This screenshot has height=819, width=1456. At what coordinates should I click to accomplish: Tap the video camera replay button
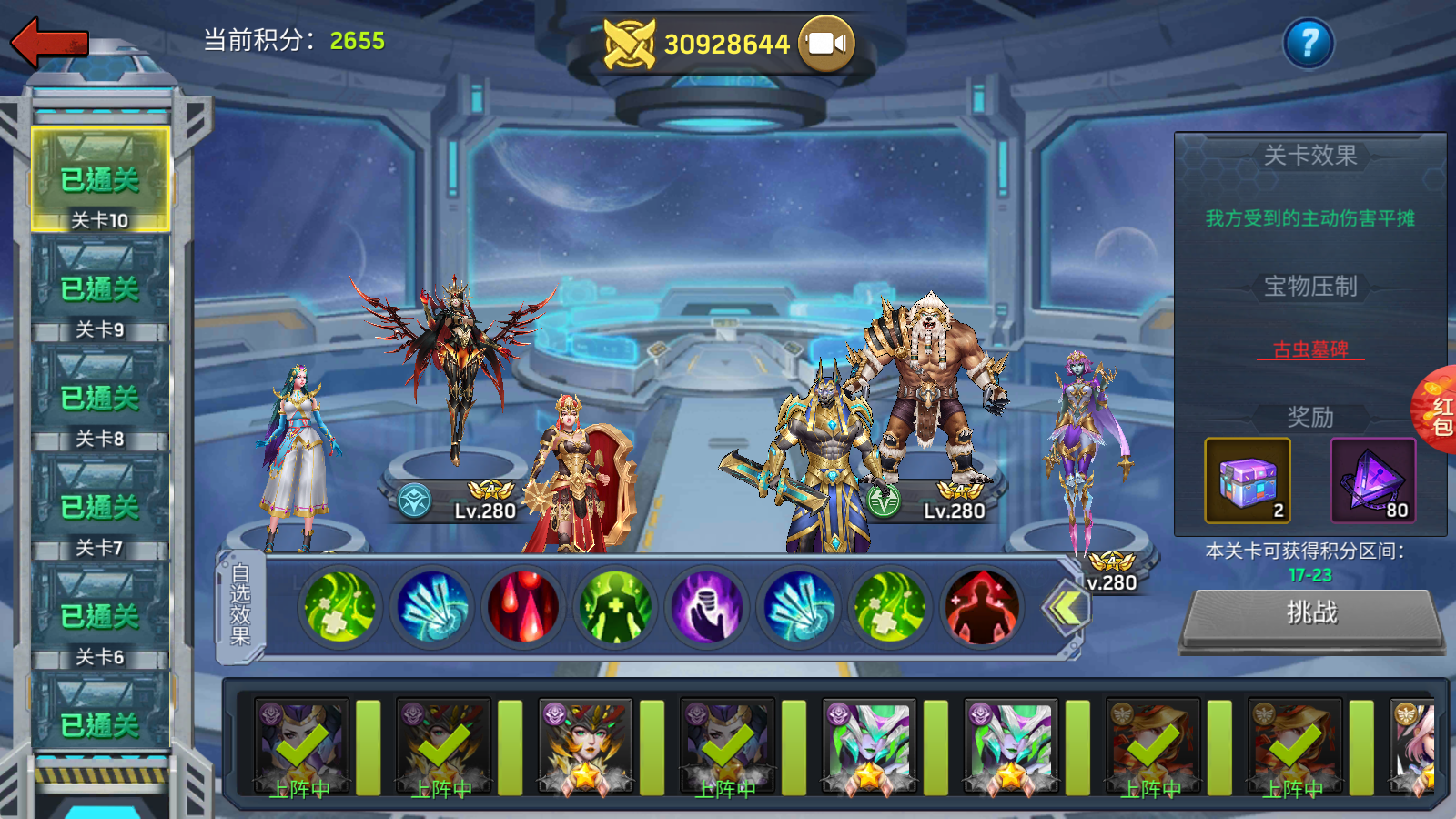pos(826,44)
